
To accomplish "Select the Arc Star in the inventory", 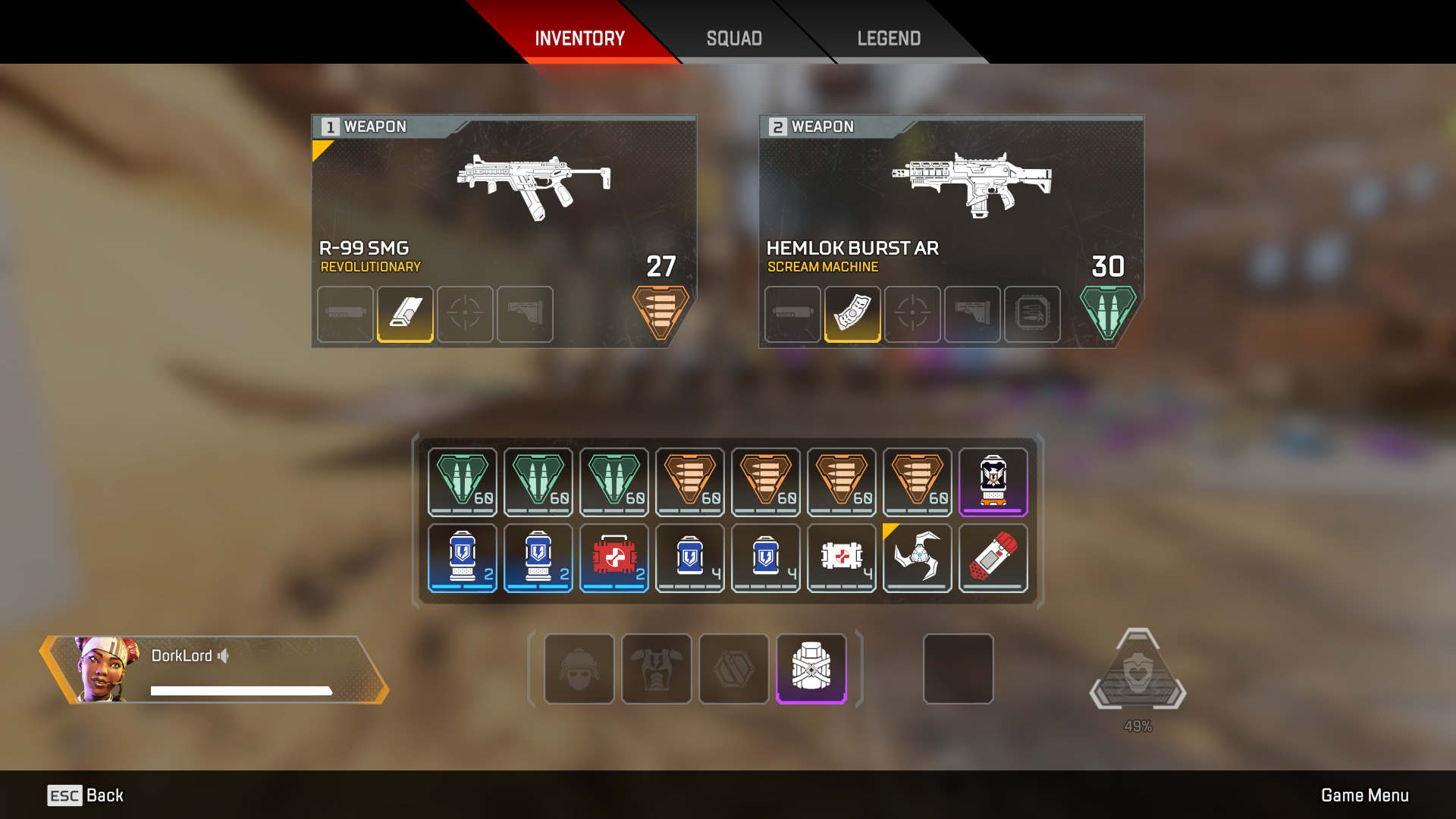I will point(917,558).
